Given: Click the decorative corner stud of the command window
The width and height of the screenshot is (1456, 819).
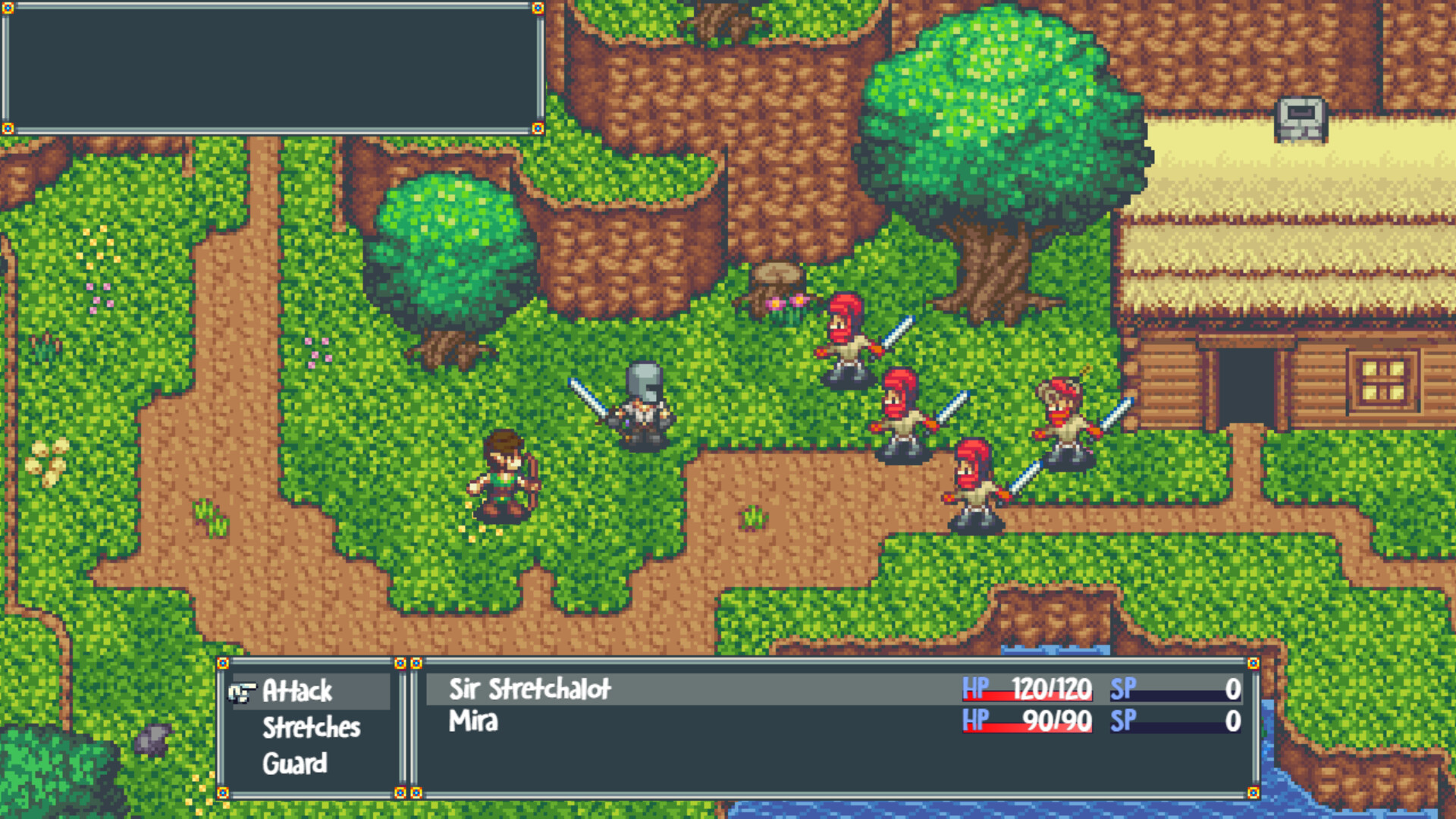Looking at the screenshot, I should coord(222,663).
